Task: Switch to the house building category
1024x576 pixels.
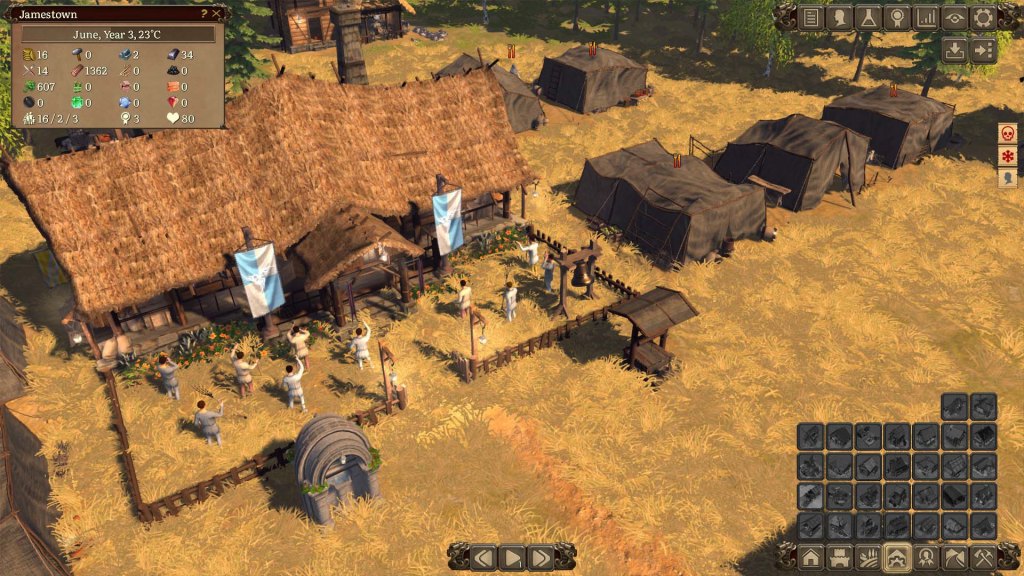Action: (x=811, y=557)
